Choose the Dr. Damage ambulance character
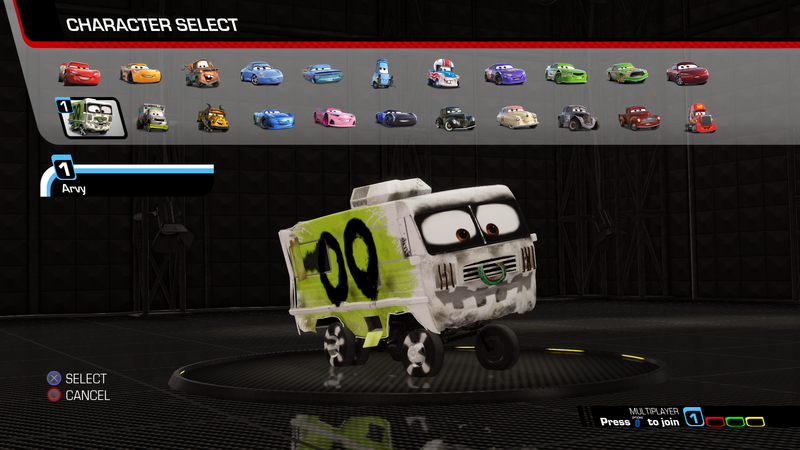Viewport: 800px width, 450px height. click(x=152, y=117)
